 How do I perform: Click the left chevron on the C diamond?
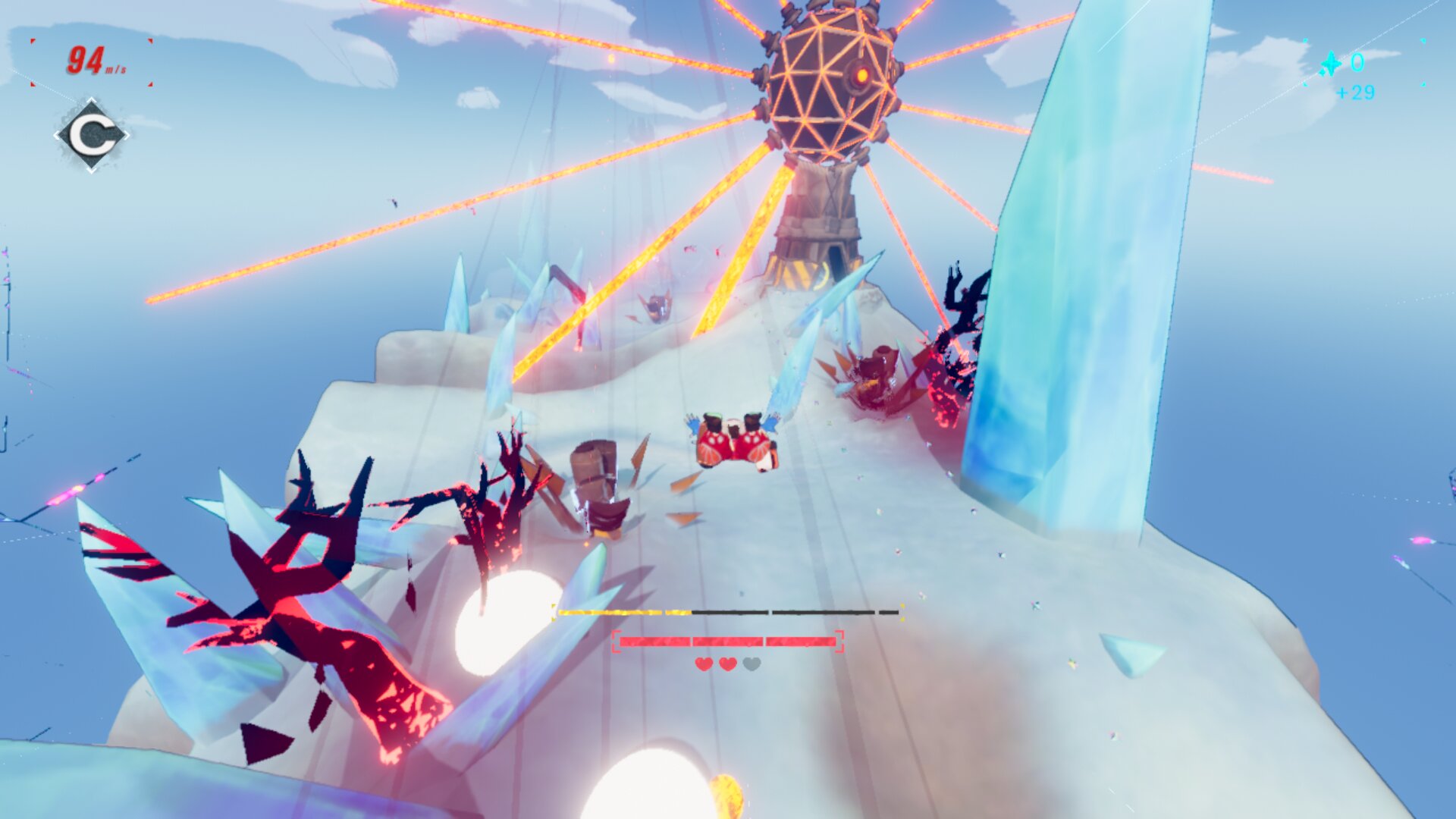tap(57, 134)
